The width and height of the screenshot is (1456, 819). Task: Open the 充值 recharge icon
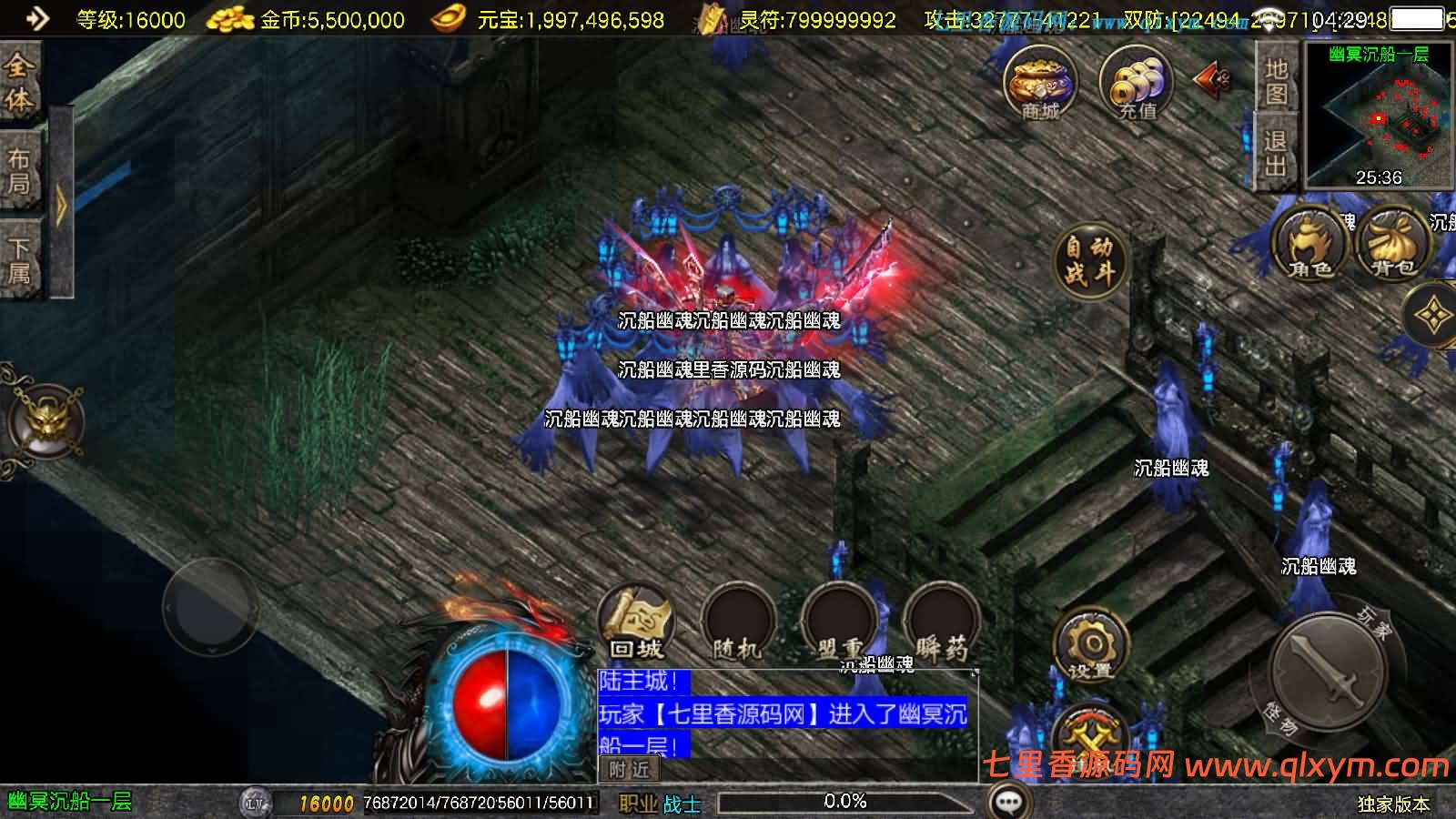tap(1136, 84)
